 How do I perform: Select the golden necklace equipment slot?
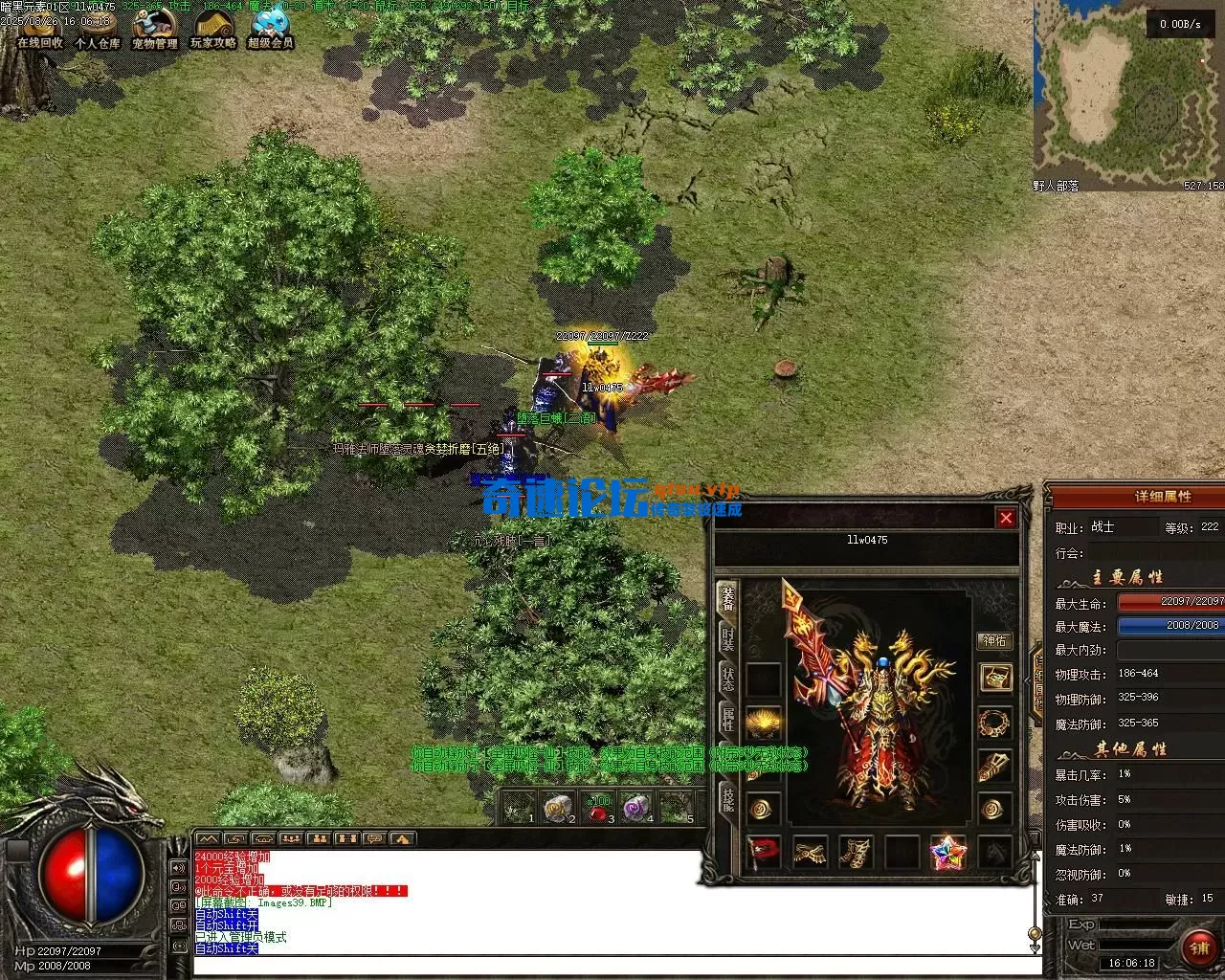click(995, 722)
